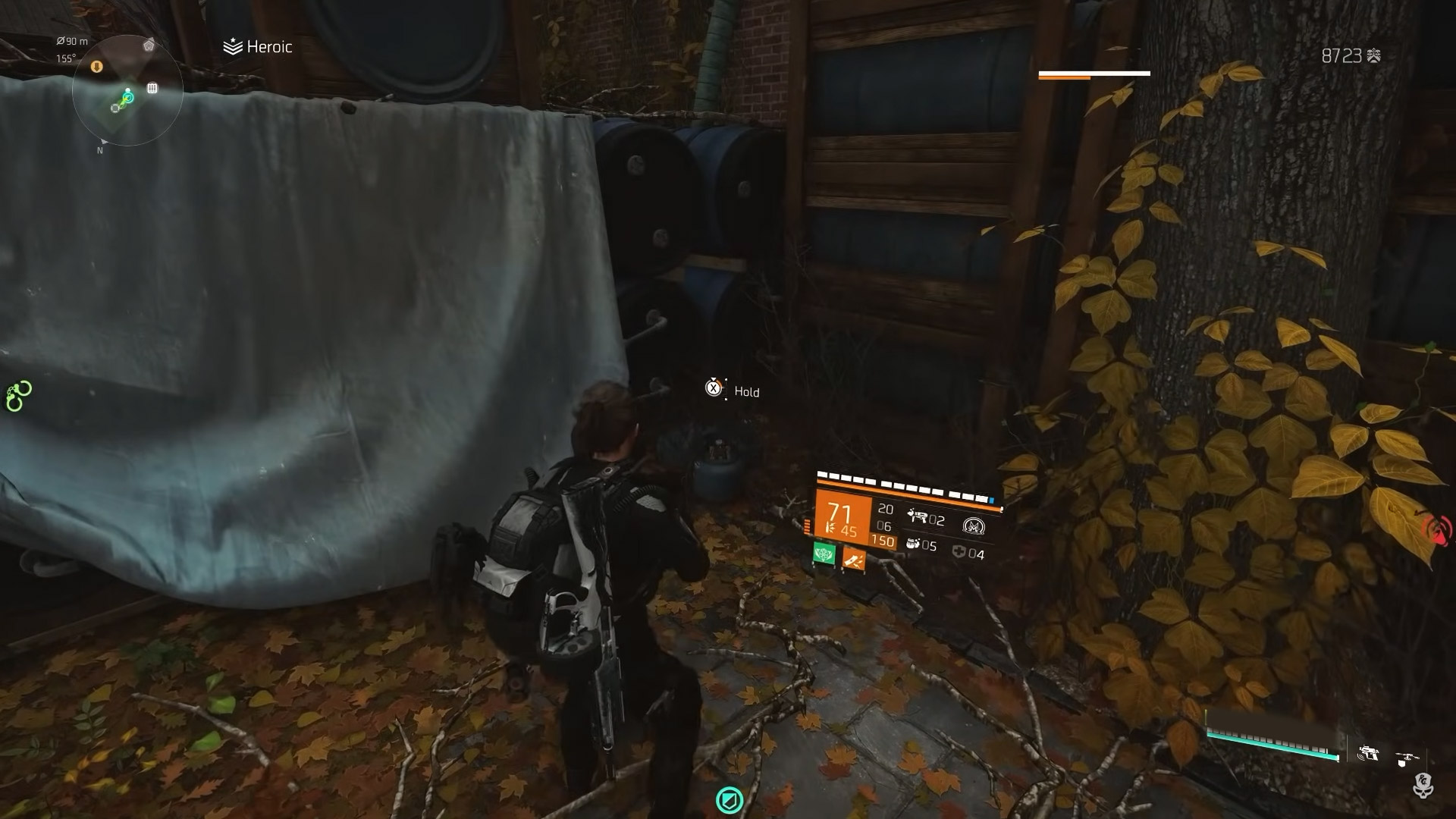Select the green flower buff icon
The image size is (1456, 819).
824,554
